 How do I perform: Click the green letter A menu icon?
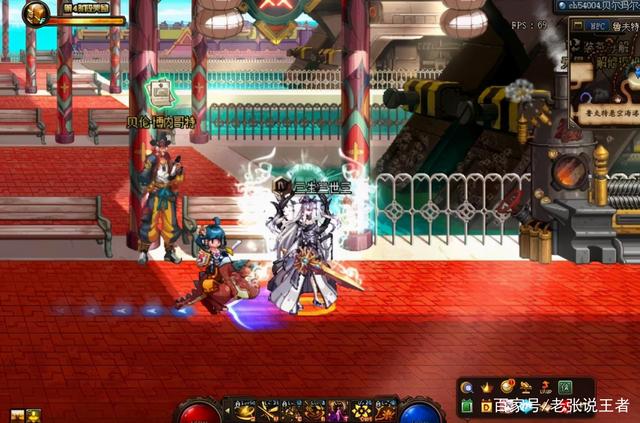tap(565, 387)
